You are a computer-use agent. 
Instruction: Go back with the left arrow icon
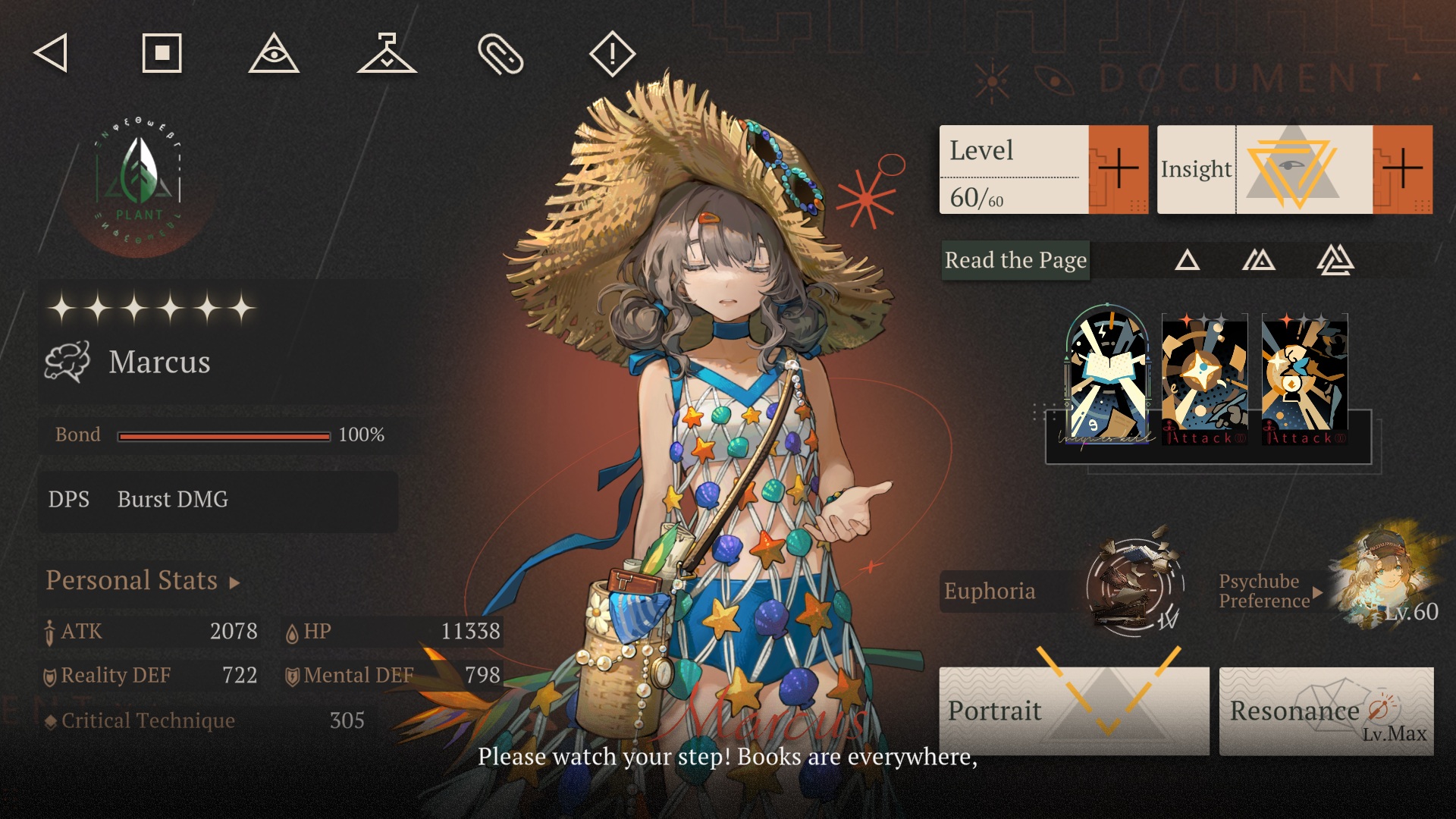52,53
